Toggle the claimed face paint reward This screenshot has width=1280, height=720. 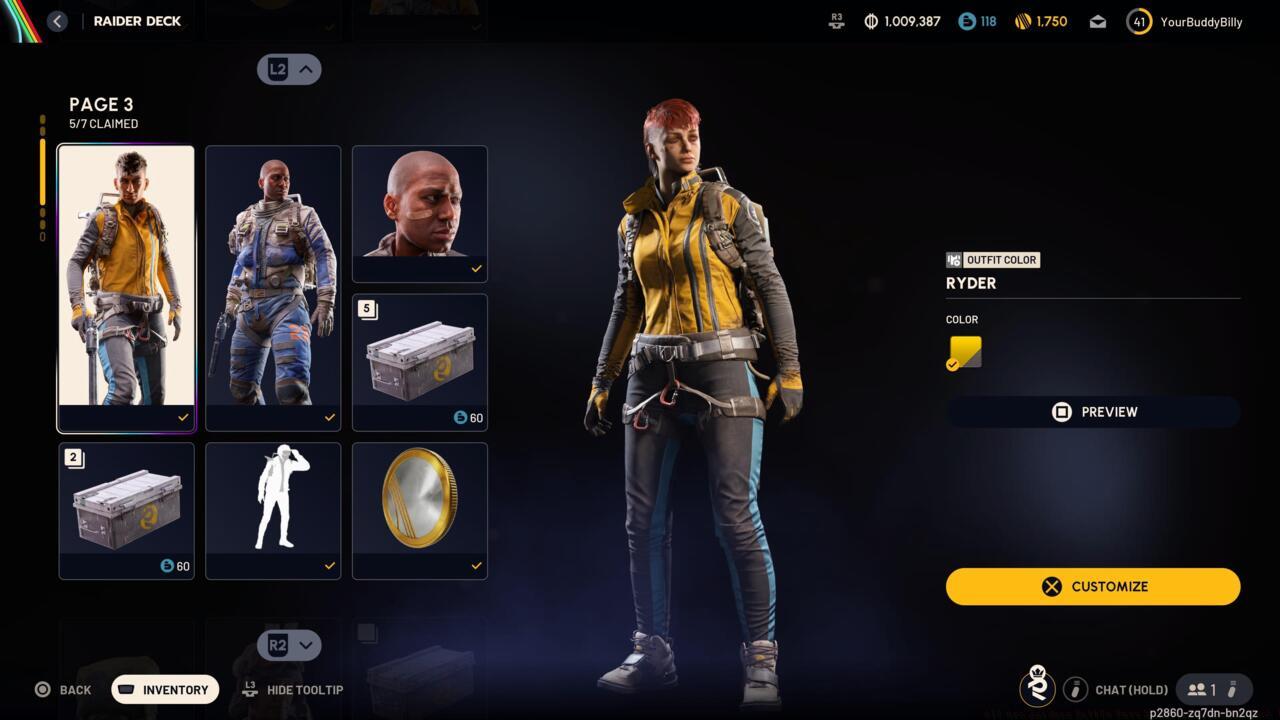(x=419, y=213)
